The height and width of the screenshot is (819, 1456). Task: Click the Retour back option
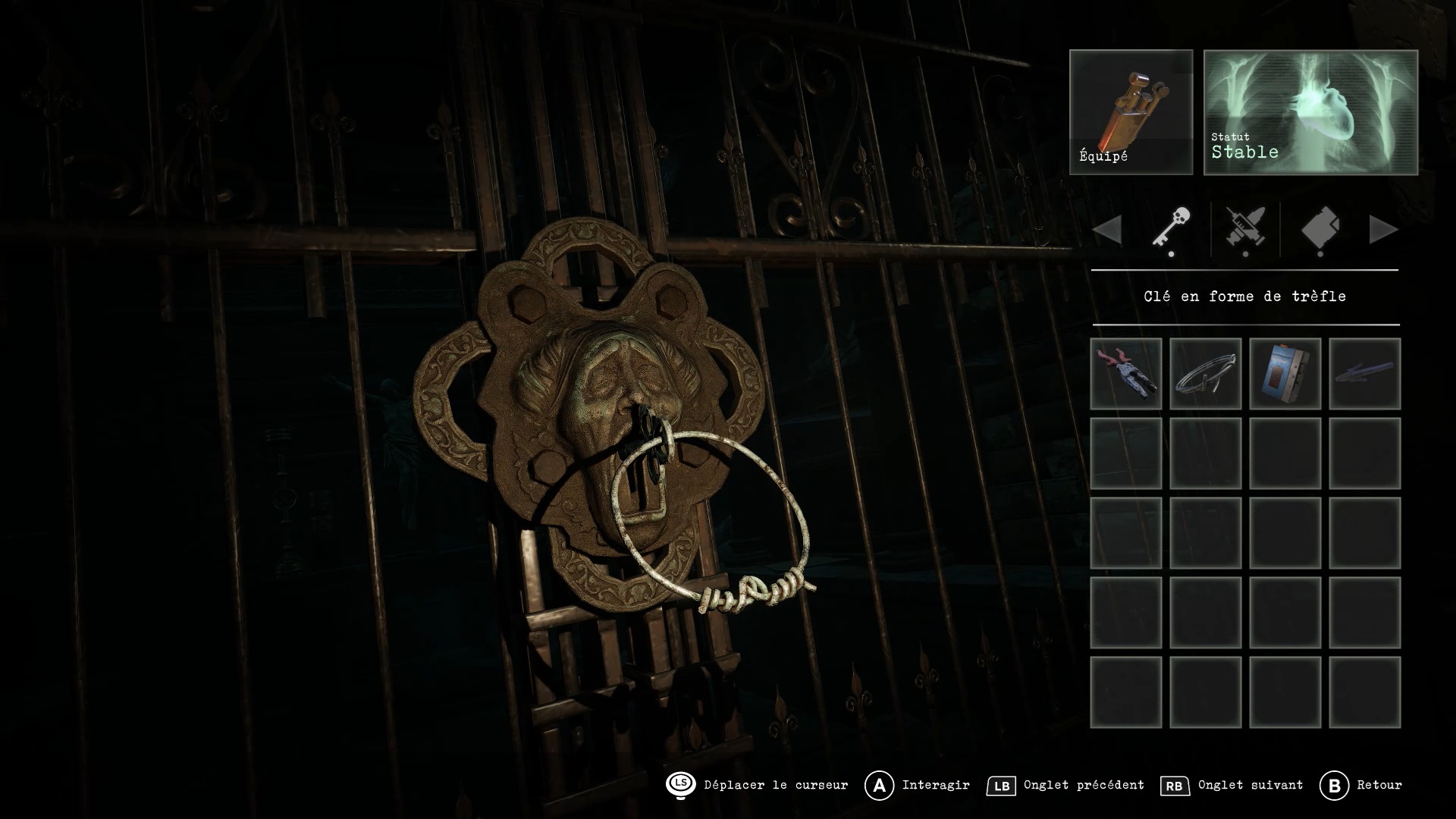coord(1362,786)
